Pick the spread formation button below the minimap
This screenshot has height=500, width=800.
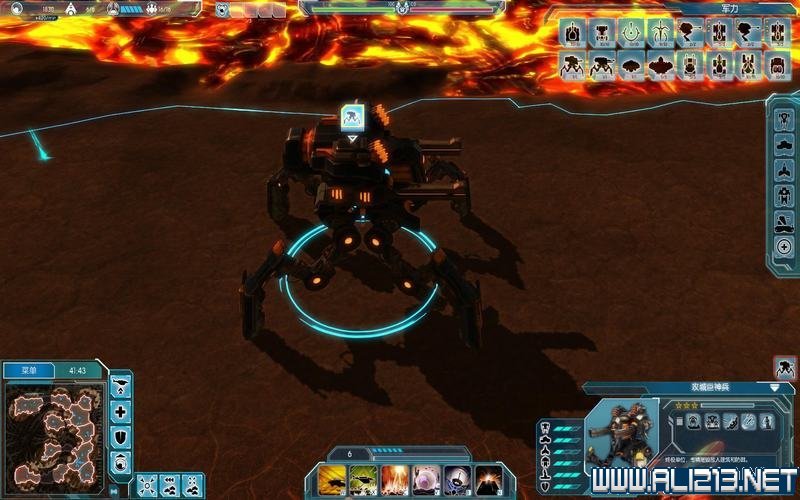[x=147, y=485]
